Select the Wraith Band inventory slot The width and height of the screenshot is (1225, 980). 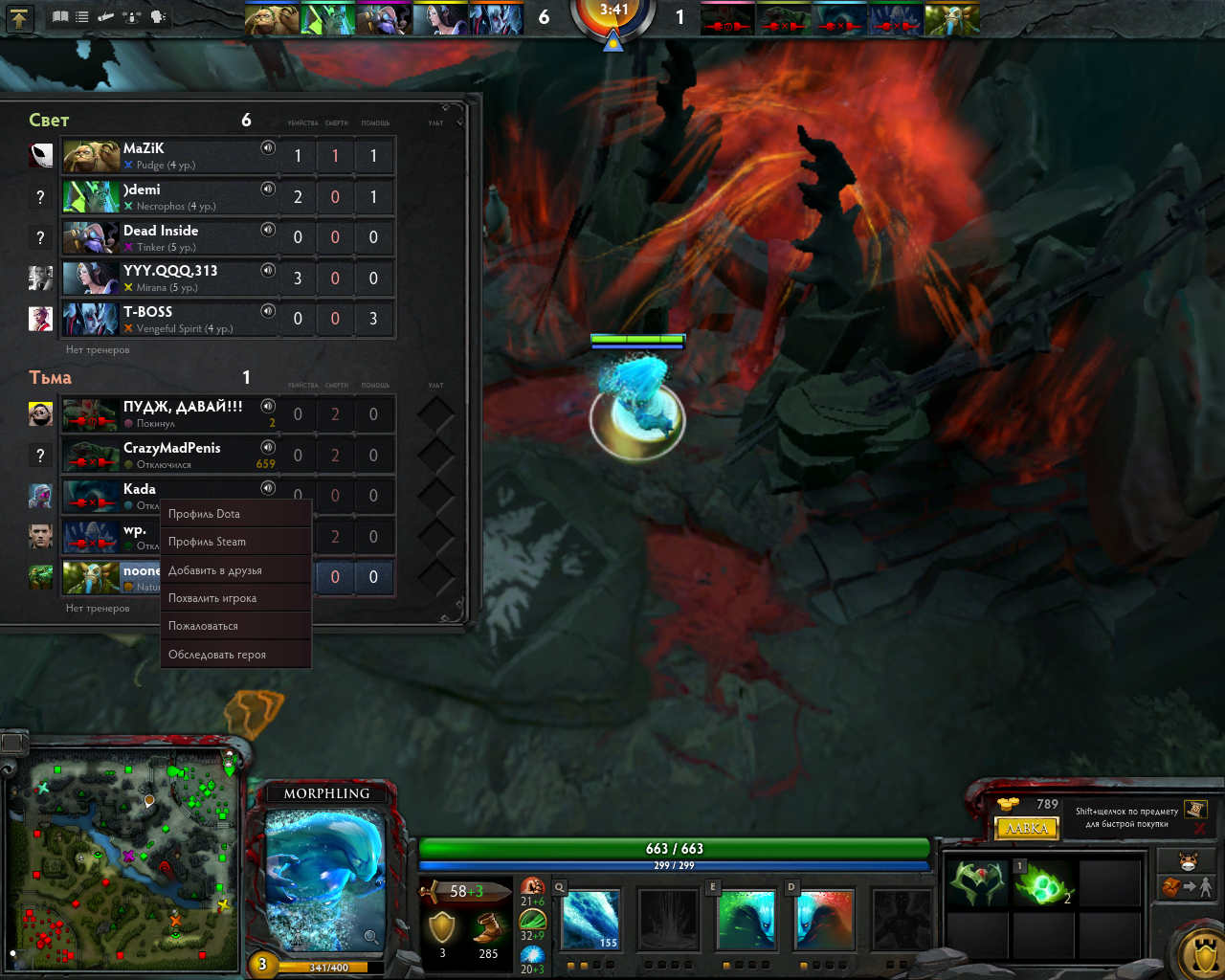point(977,882)
